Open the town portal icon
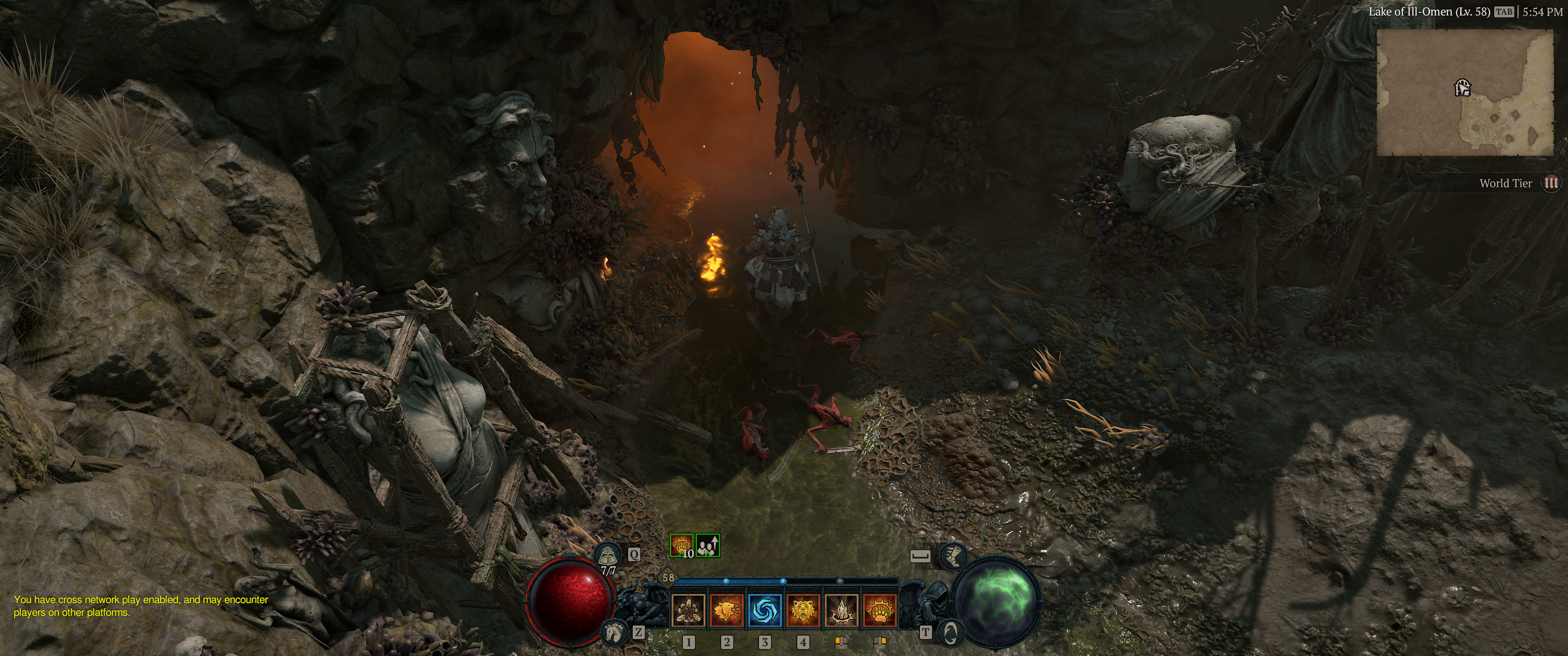The width and height of the screenshot is (1568, 656). tap(949, 634)
